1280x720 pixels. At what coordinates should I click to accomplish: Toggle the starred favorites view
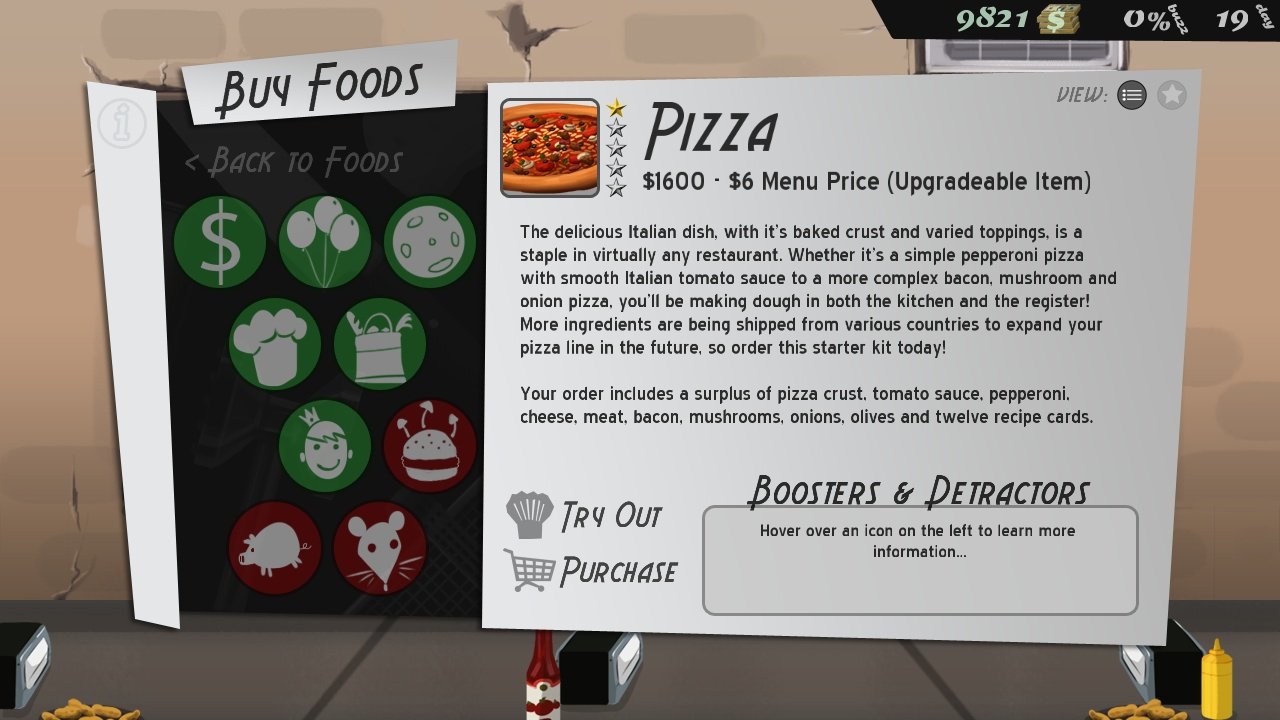coord(1171,96)
